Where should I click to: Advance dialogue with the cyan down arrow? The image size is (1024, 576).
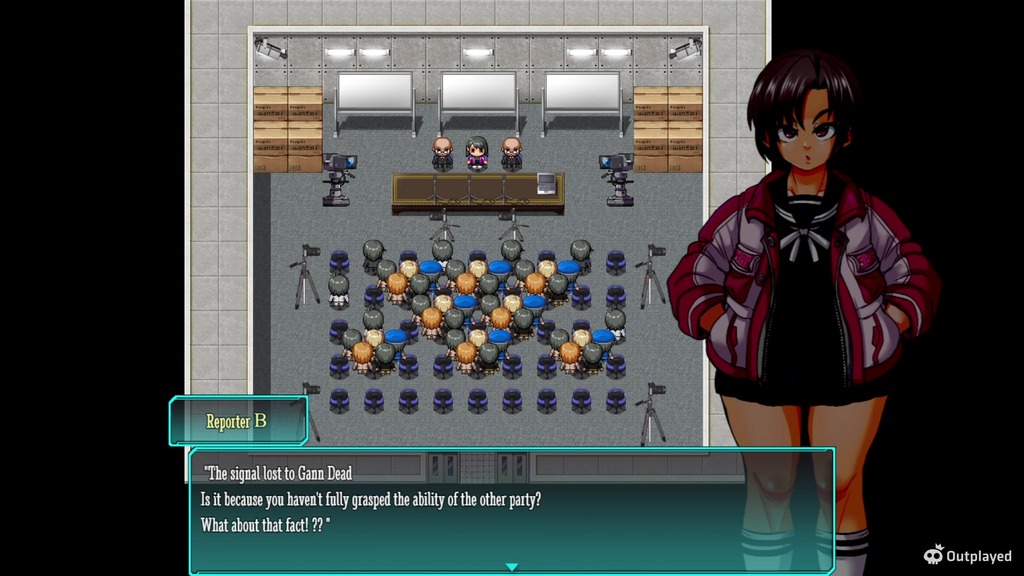click(512, 567)
